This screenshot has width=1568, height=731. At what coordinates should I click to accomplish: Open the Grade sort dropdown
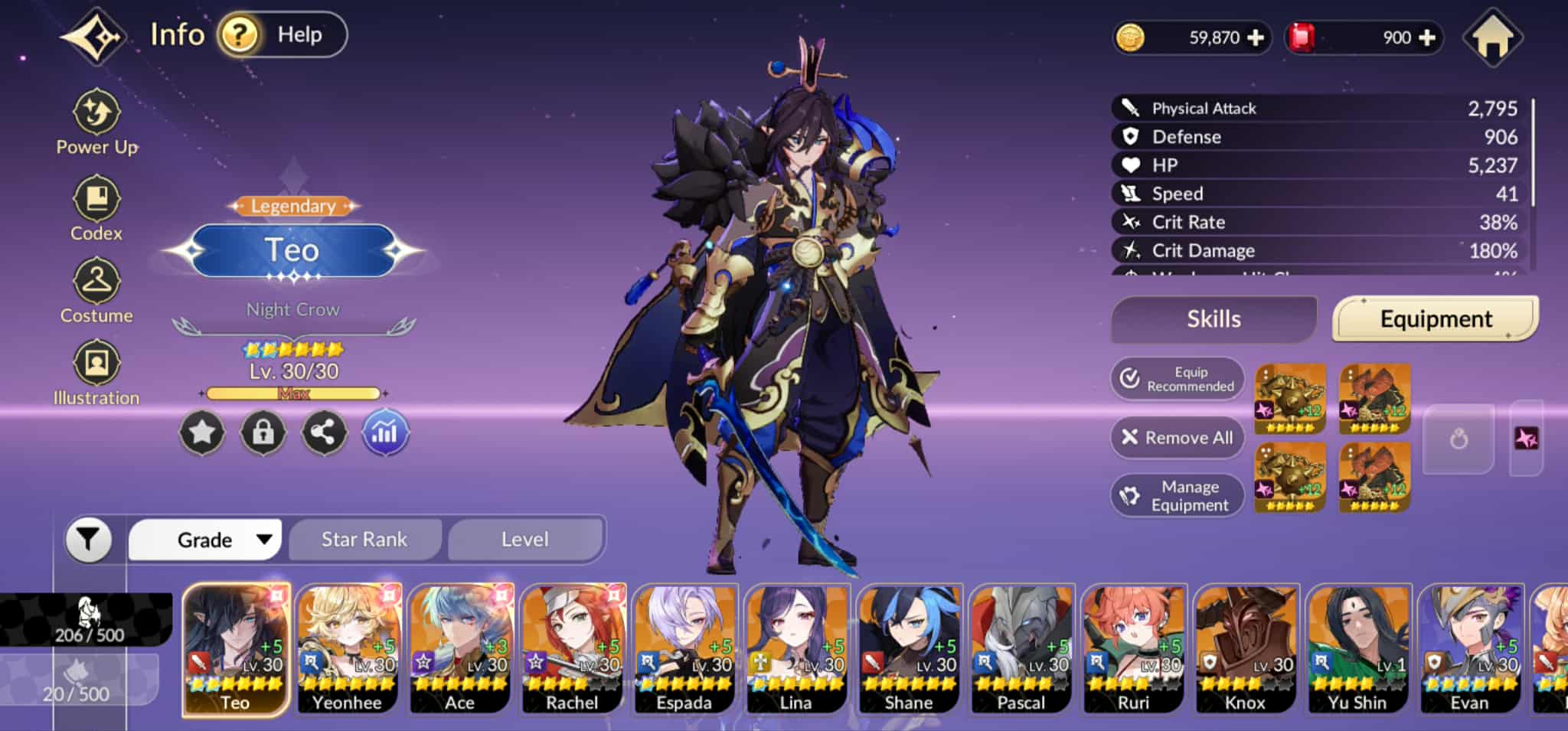pos(205,540)
